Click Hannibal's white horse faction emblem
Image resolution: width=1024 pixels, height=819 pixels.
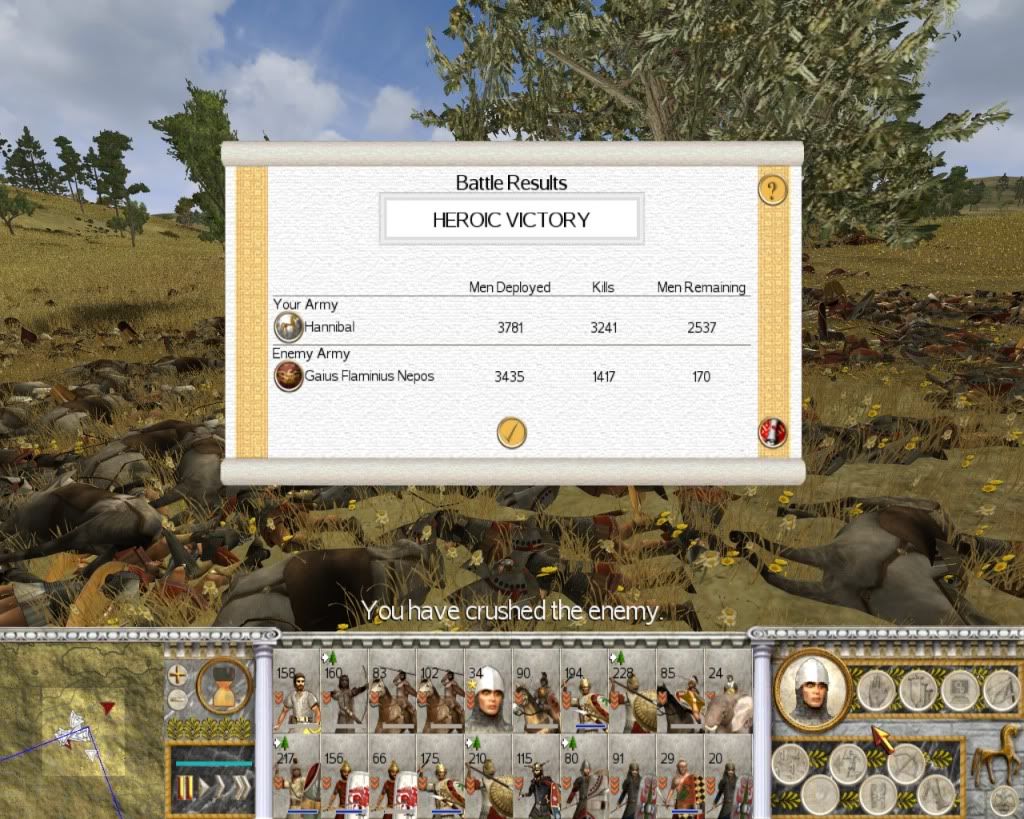[x=289, y=327]
